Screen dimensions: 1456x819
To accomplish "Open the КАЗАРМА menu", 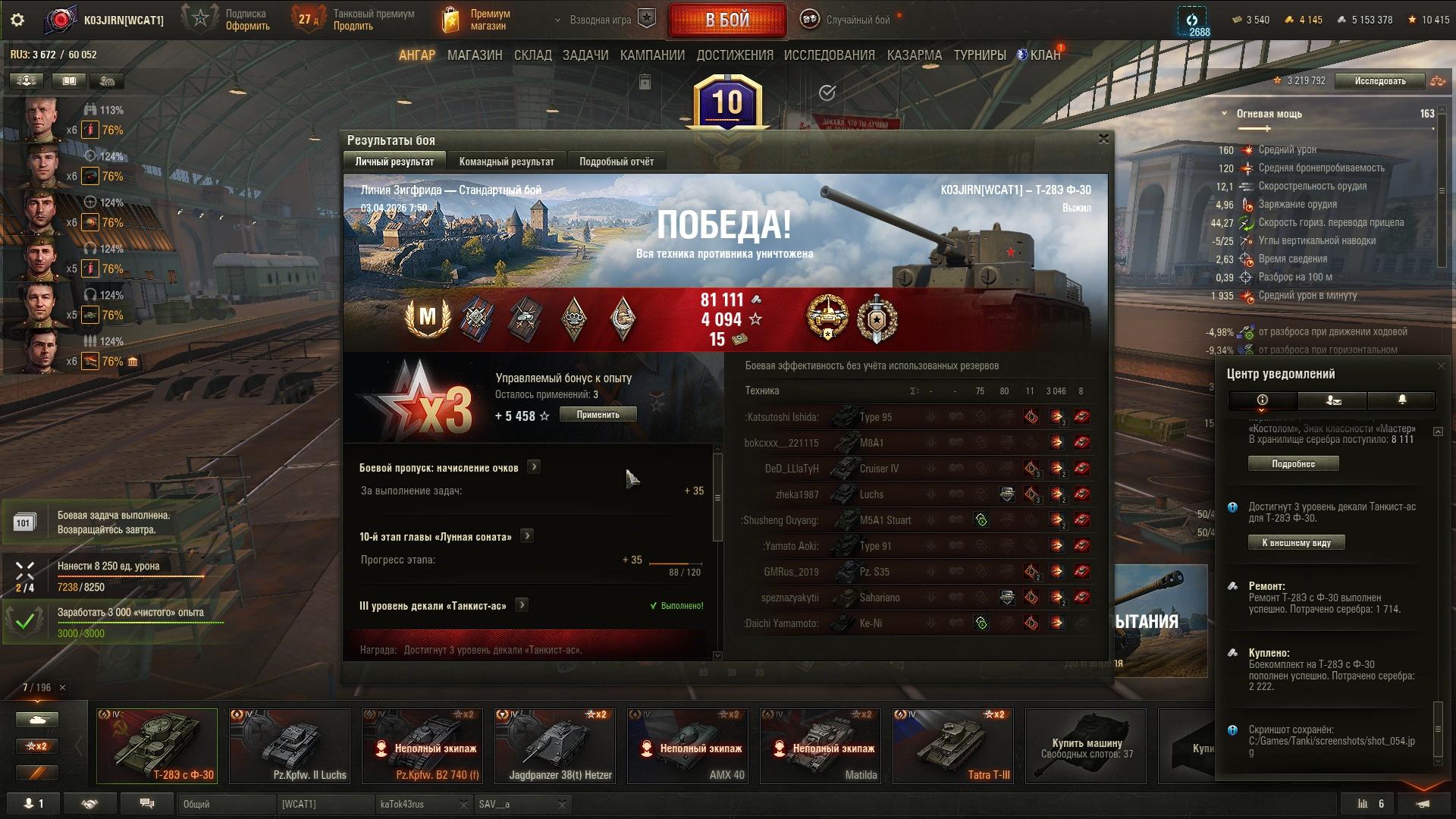I will tap(914, 55).
